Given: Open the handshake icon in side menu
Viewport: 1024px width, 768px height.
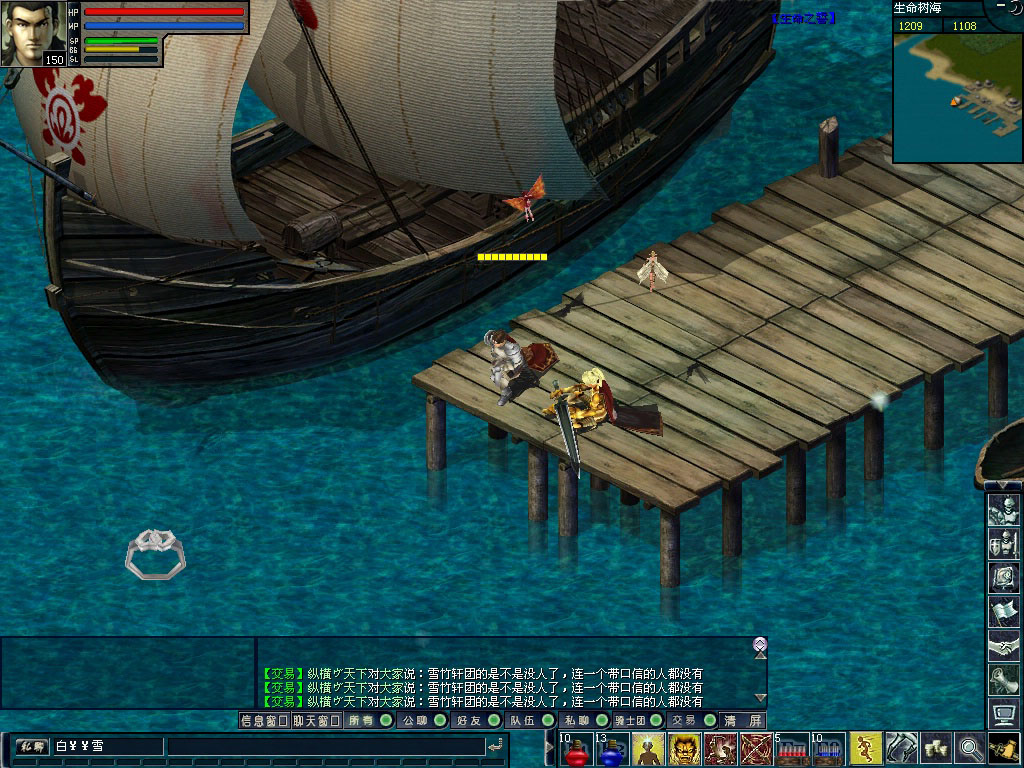Looking at the screenshot, I should click(x=1003, y=646).
